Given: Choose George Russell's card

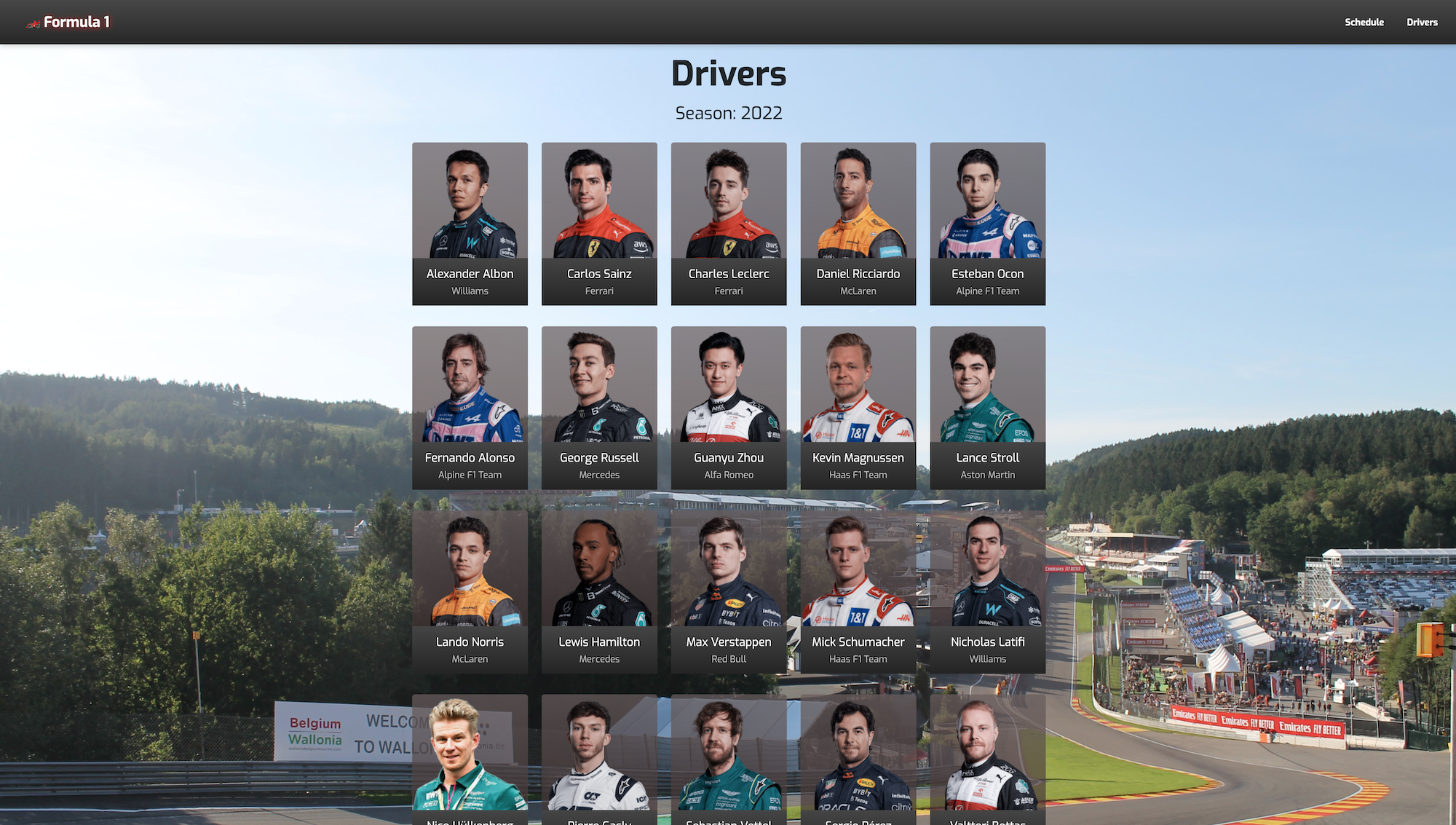Looking at the screenshot, I should [x=599, y=408].
